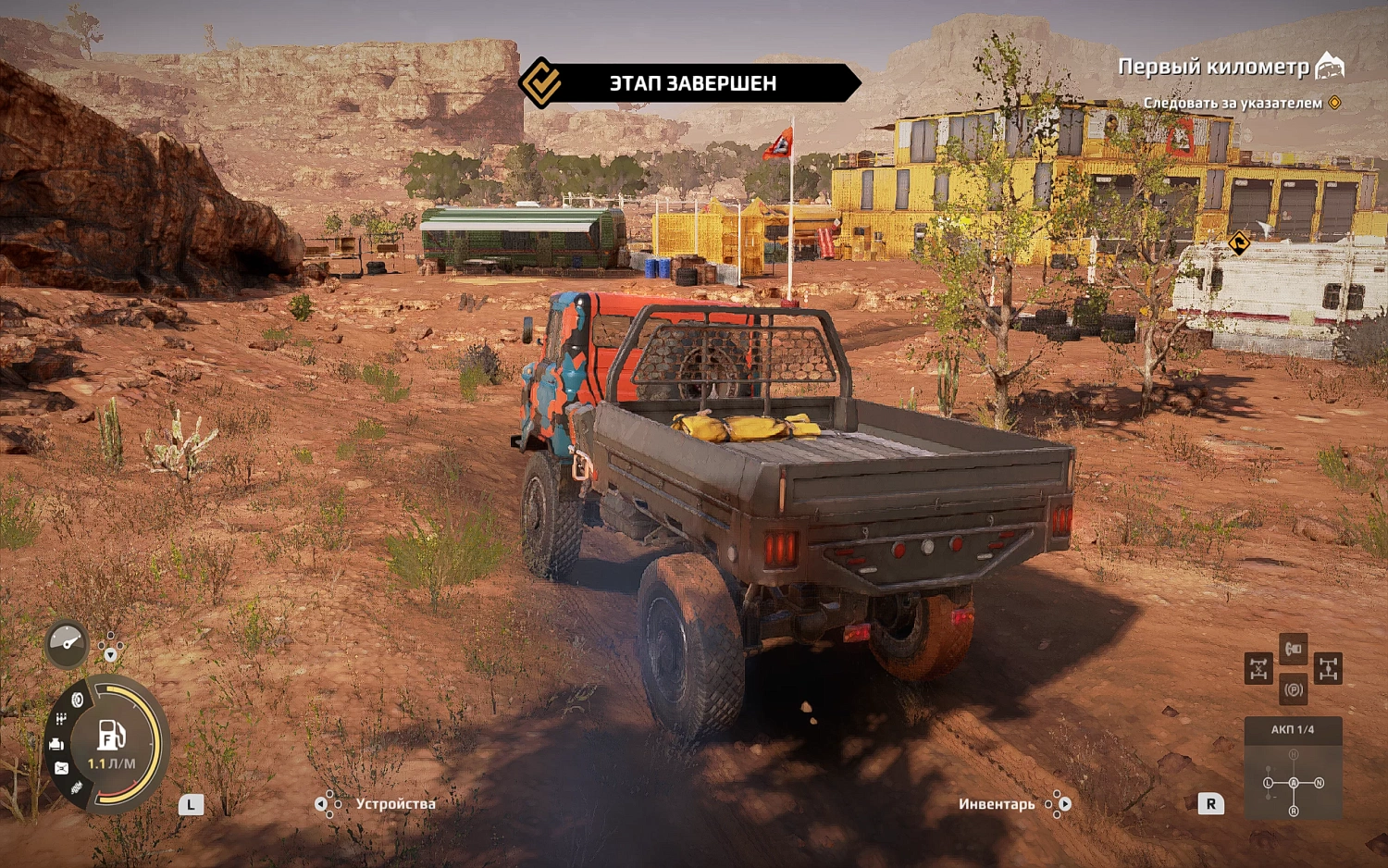Toggle the all-wheel drive icon

point(1328,668)
